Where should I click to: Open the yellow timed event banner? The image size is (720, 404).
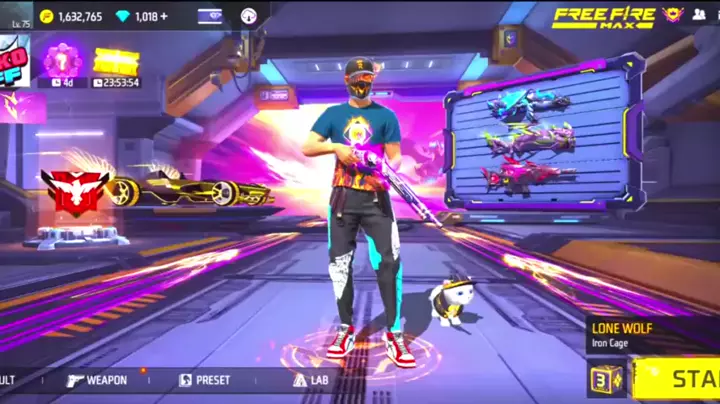[x=116, y=61]
